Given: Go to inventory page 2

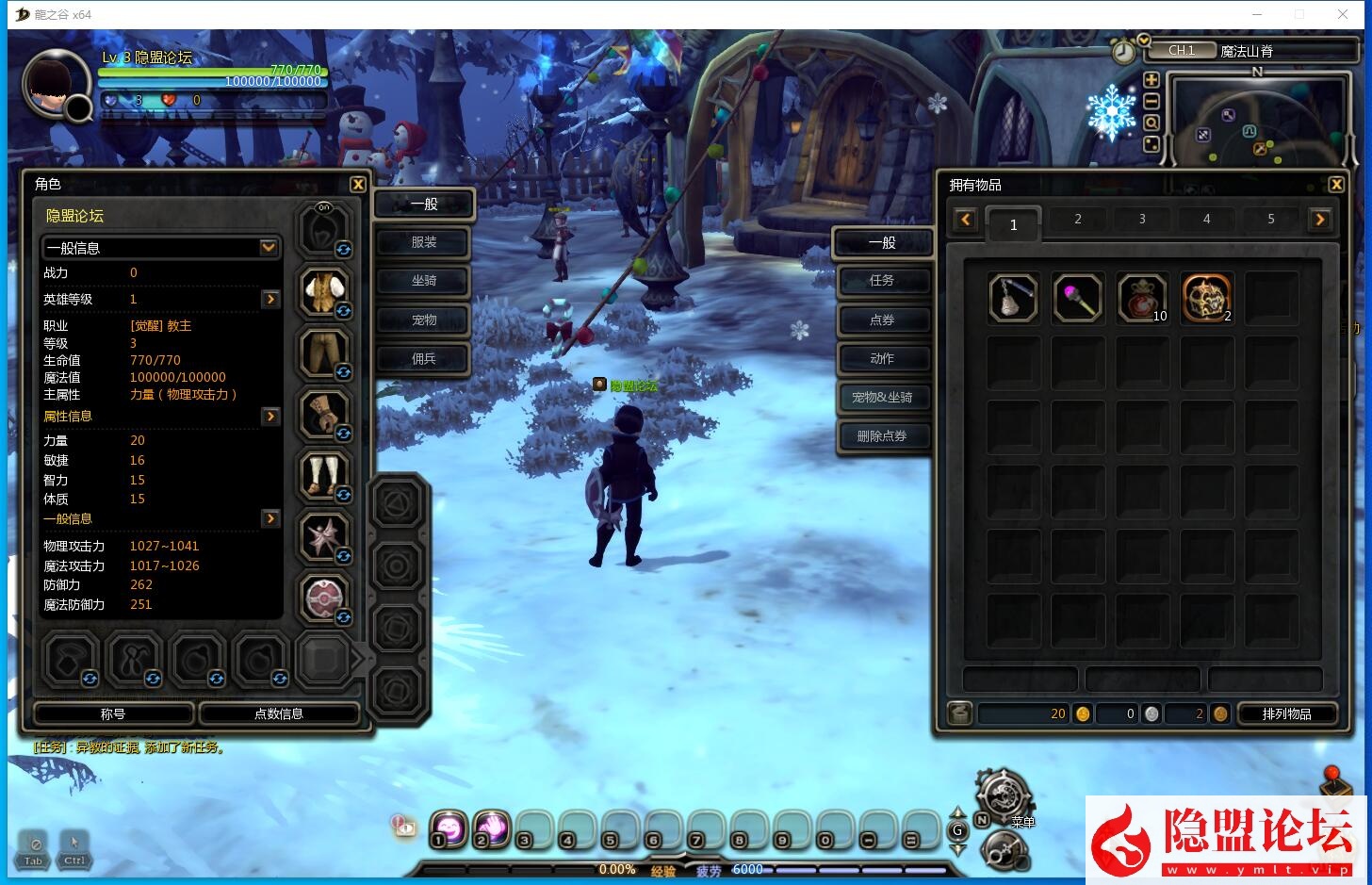Looking at the screenshot, I should pos(1078,219).
